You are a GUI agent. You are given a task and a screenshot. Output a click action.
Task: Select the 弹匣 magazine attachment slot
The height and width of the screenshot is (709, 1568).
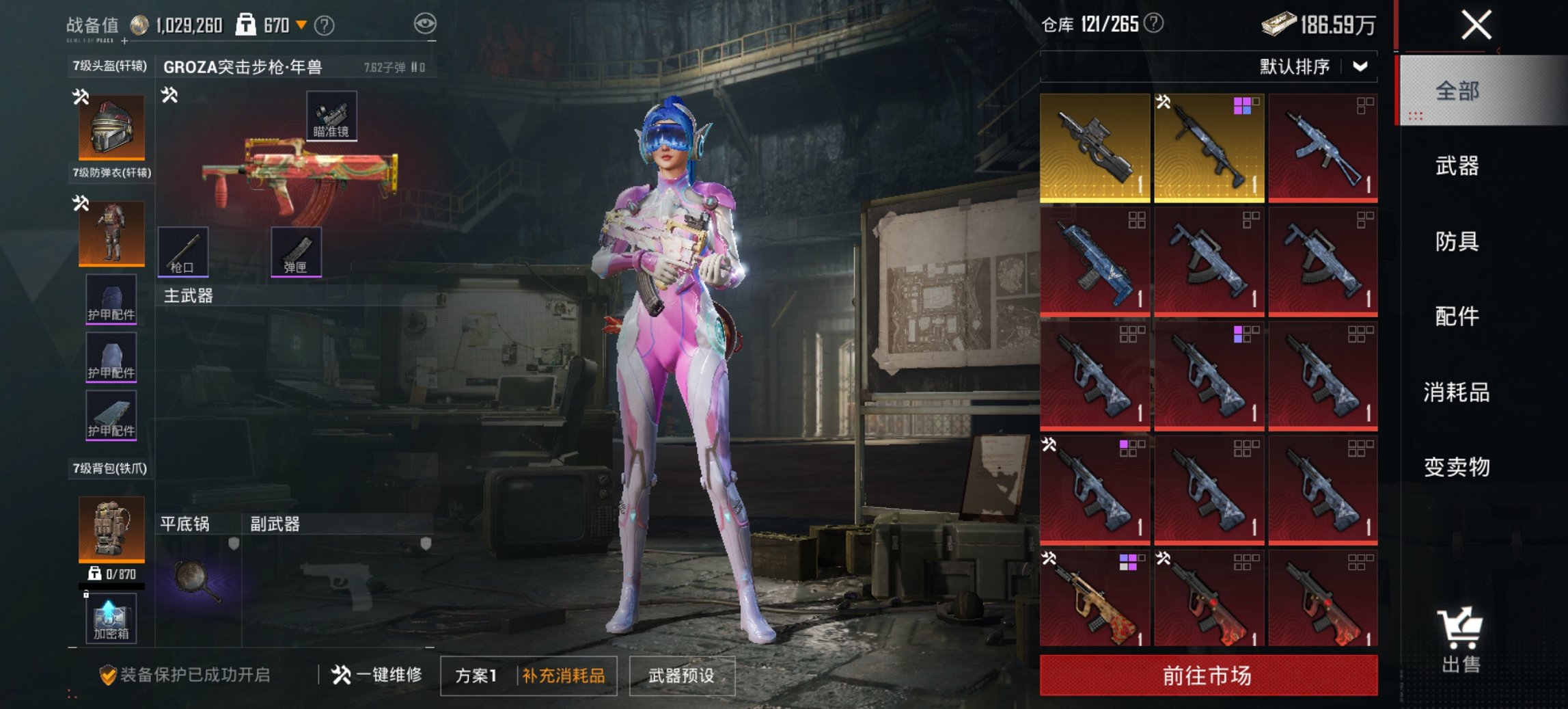click(x=296, y=252)
